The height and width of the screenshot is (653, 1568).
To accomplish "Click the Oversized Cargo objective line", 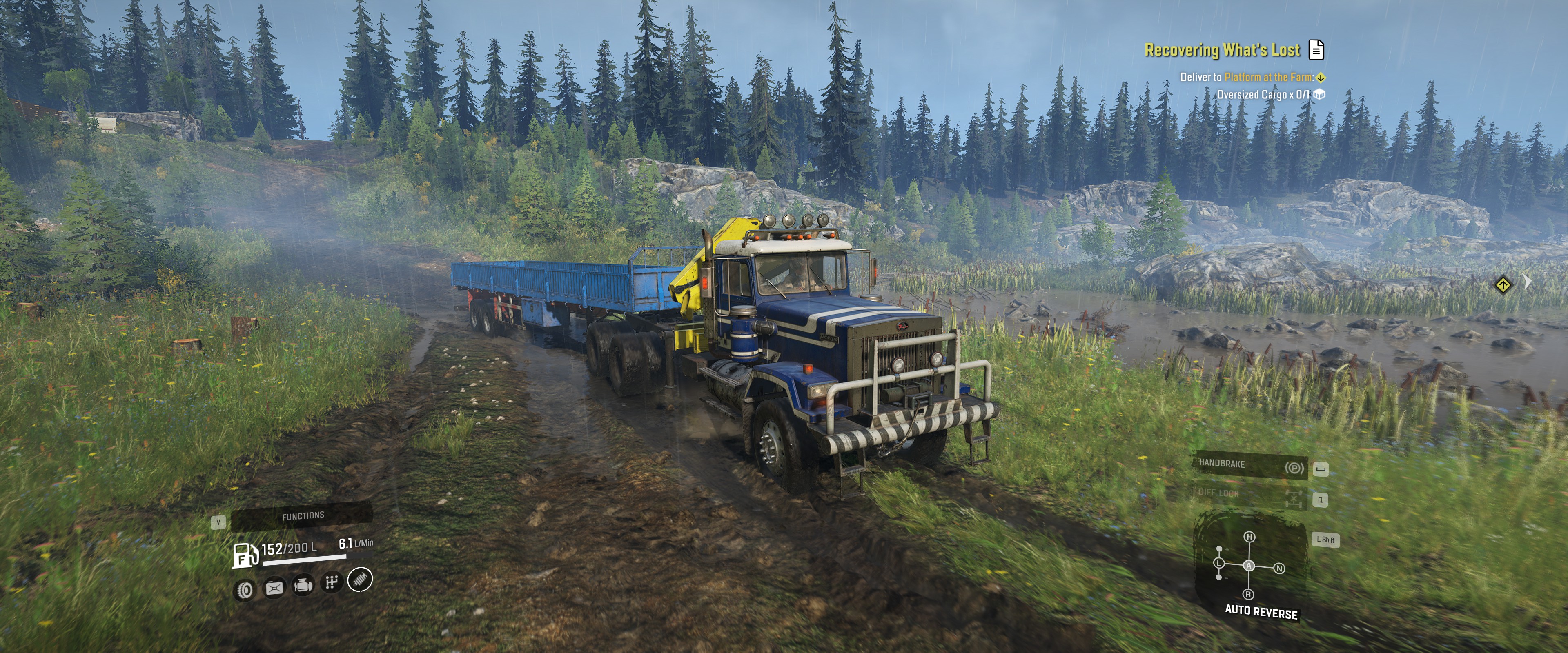I will [1263, 94].
